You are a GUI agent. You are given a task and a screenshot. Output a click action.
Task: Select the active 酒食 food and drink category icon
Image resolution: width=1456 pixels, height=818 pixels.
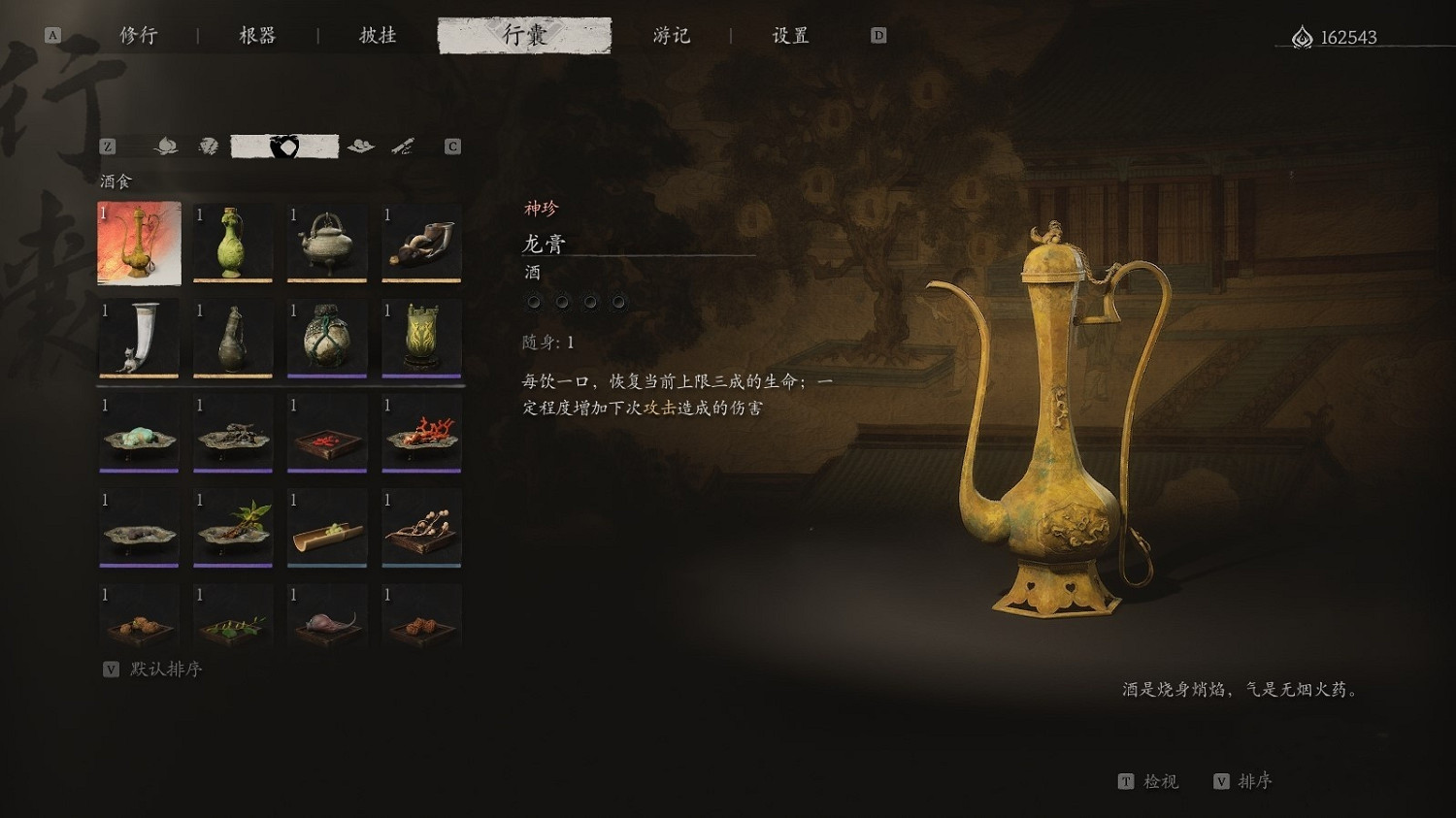pos(283,146)
